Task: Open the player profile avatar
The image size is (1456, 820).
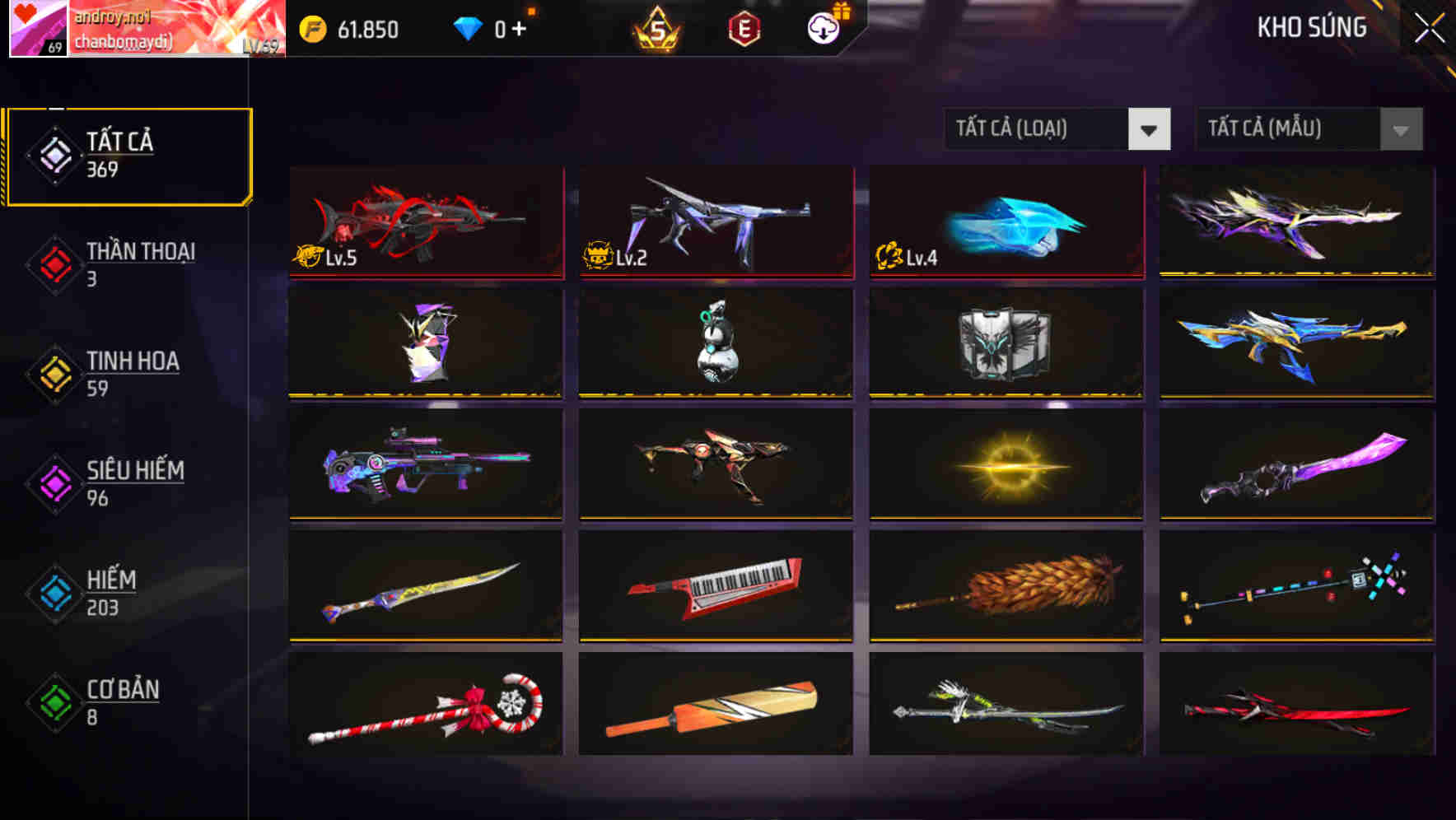Action: 40,30
